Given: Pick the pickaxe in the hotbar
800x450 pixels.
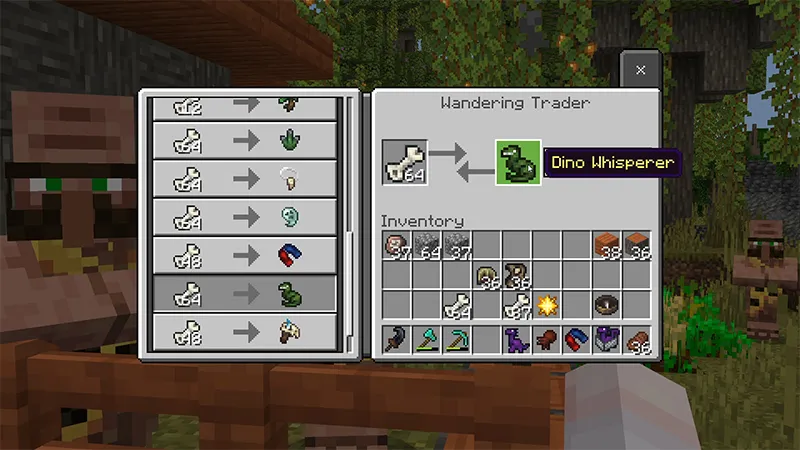Looking at the screenshot, I should [x=457, y=340].
